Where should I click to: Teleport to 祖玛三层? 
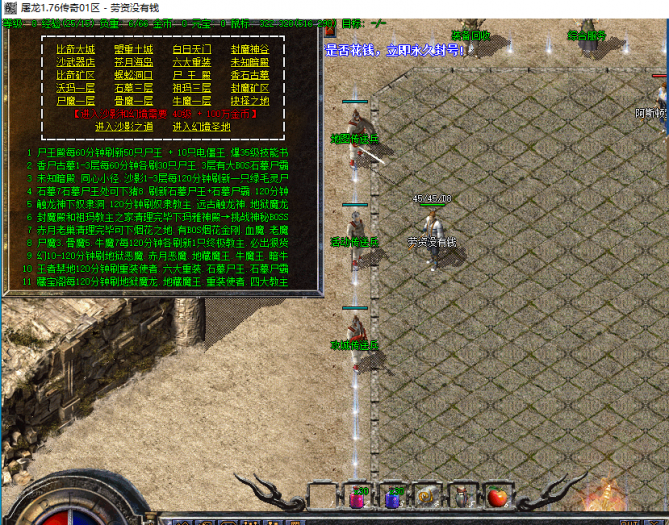[x=192, y=87]
